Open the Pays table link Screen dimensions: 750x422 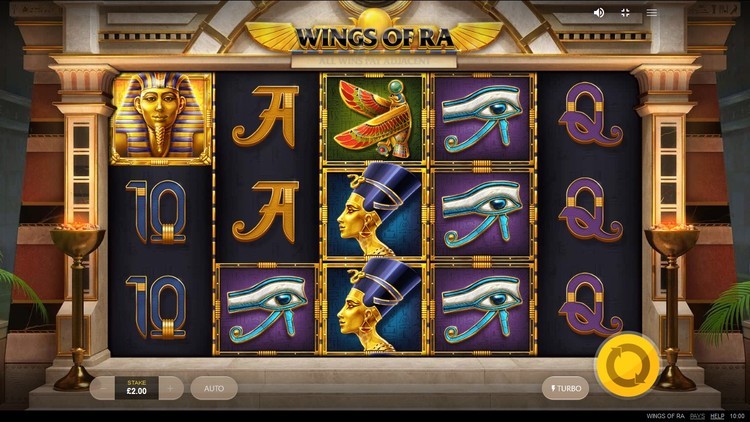pyautogui.click(x=697, y=414)
